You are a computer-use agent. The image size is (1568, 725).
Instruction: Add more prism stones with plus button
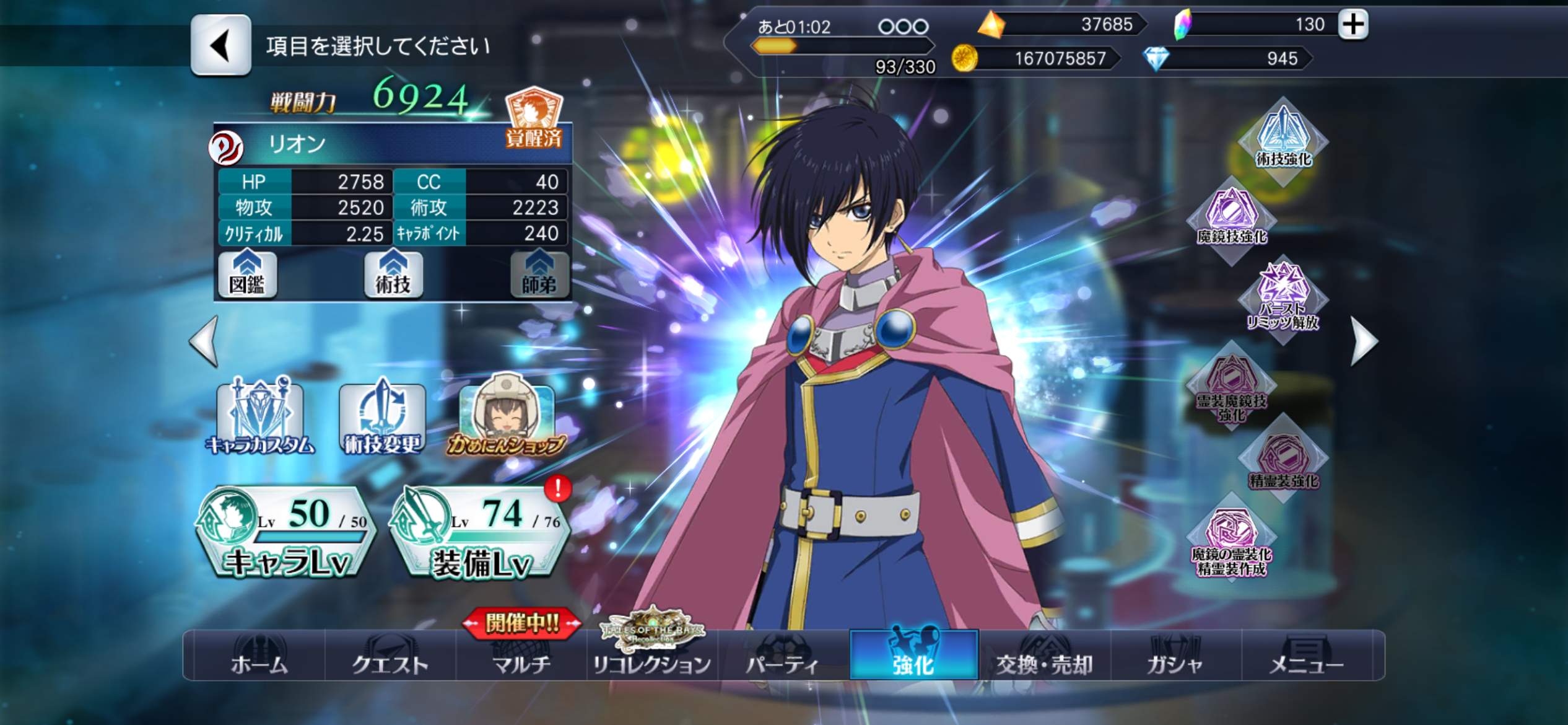pyautogui.click(x=1353, y=25)
